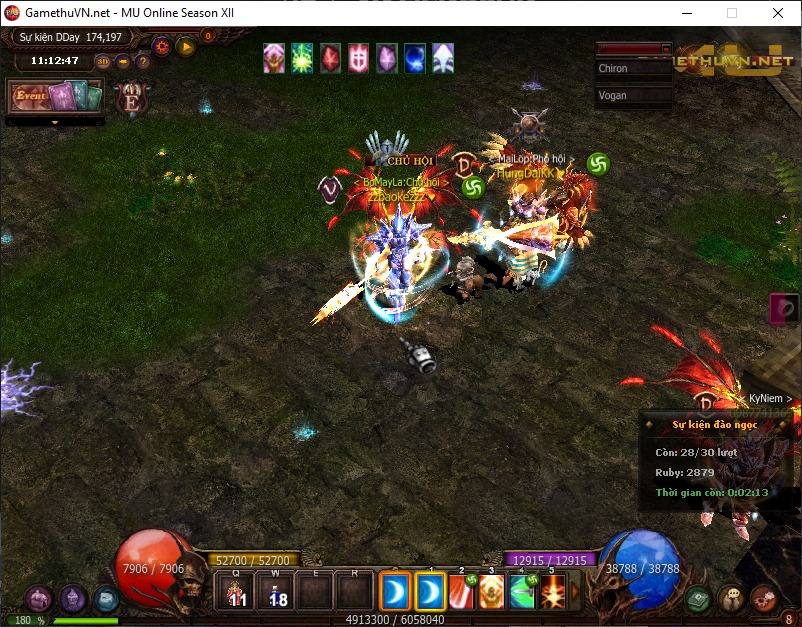Select the skill in hotbar slot 1

click(431, 592)
